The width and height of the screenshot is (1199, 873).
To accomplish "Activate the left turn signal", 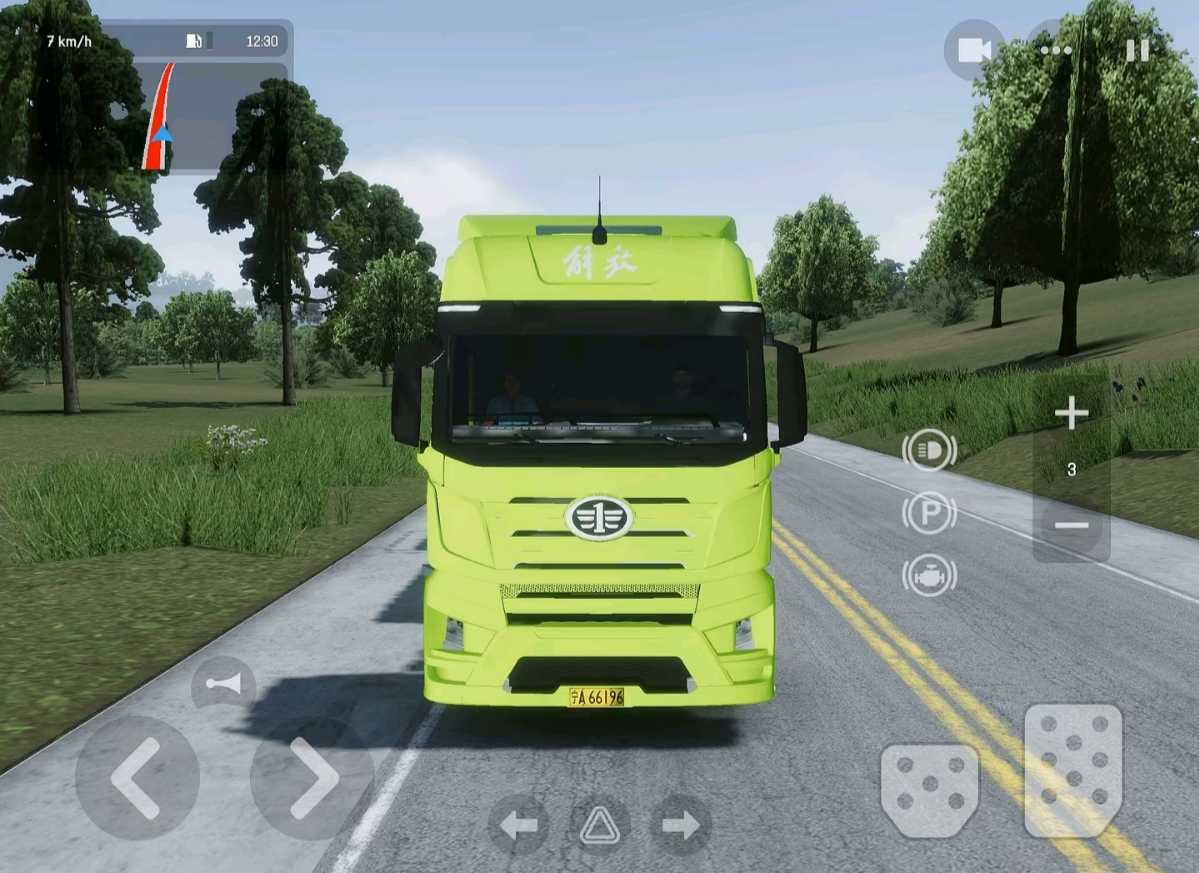I will pos(518,825).
